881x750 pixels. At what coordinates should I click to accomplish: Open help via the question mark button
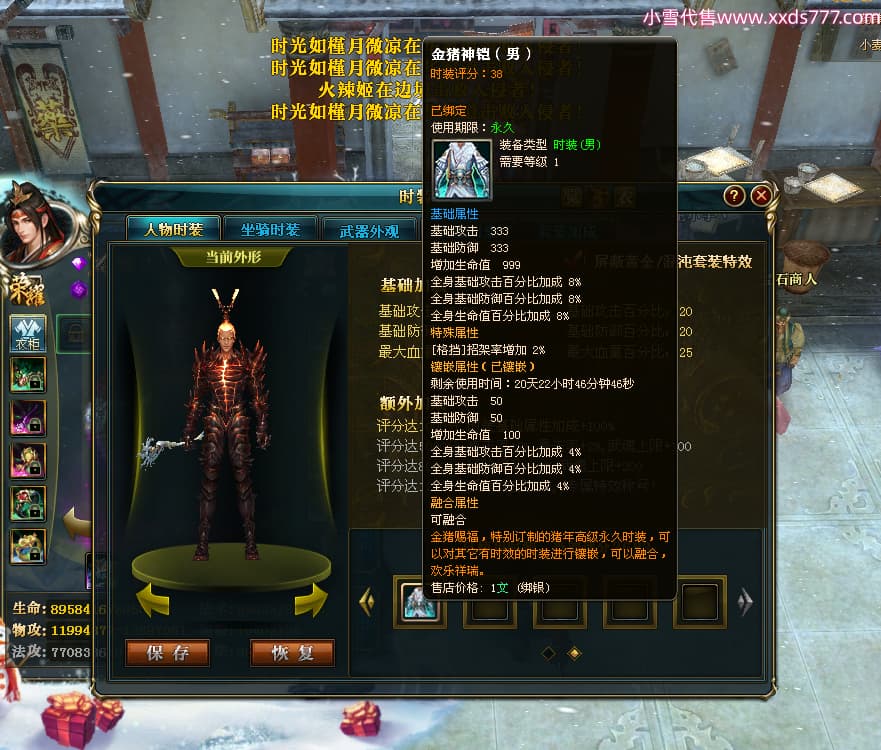pos(735,196)
